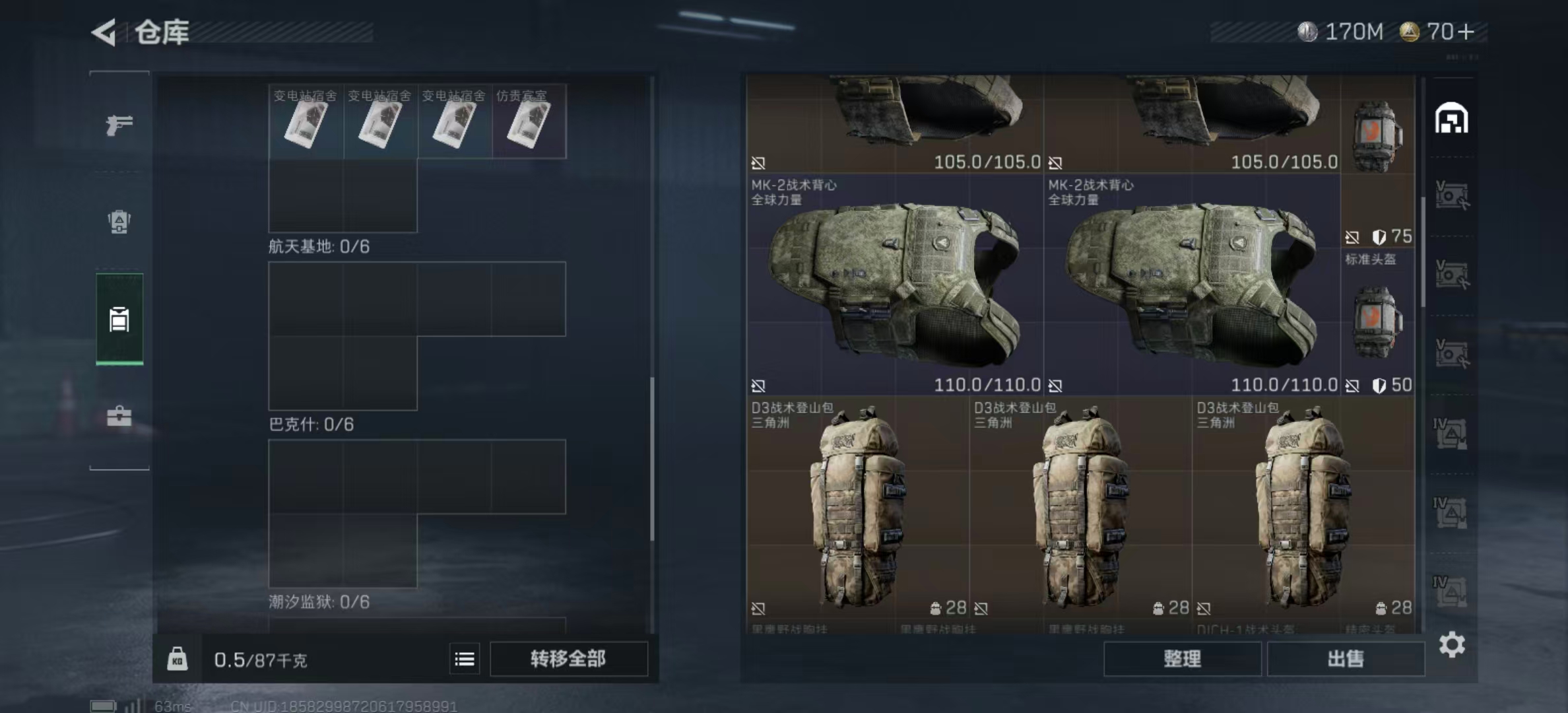The height and width of the screenshot is (713, 1568).
Task: Switch to the briefcase tab
Action: (119, 417)
